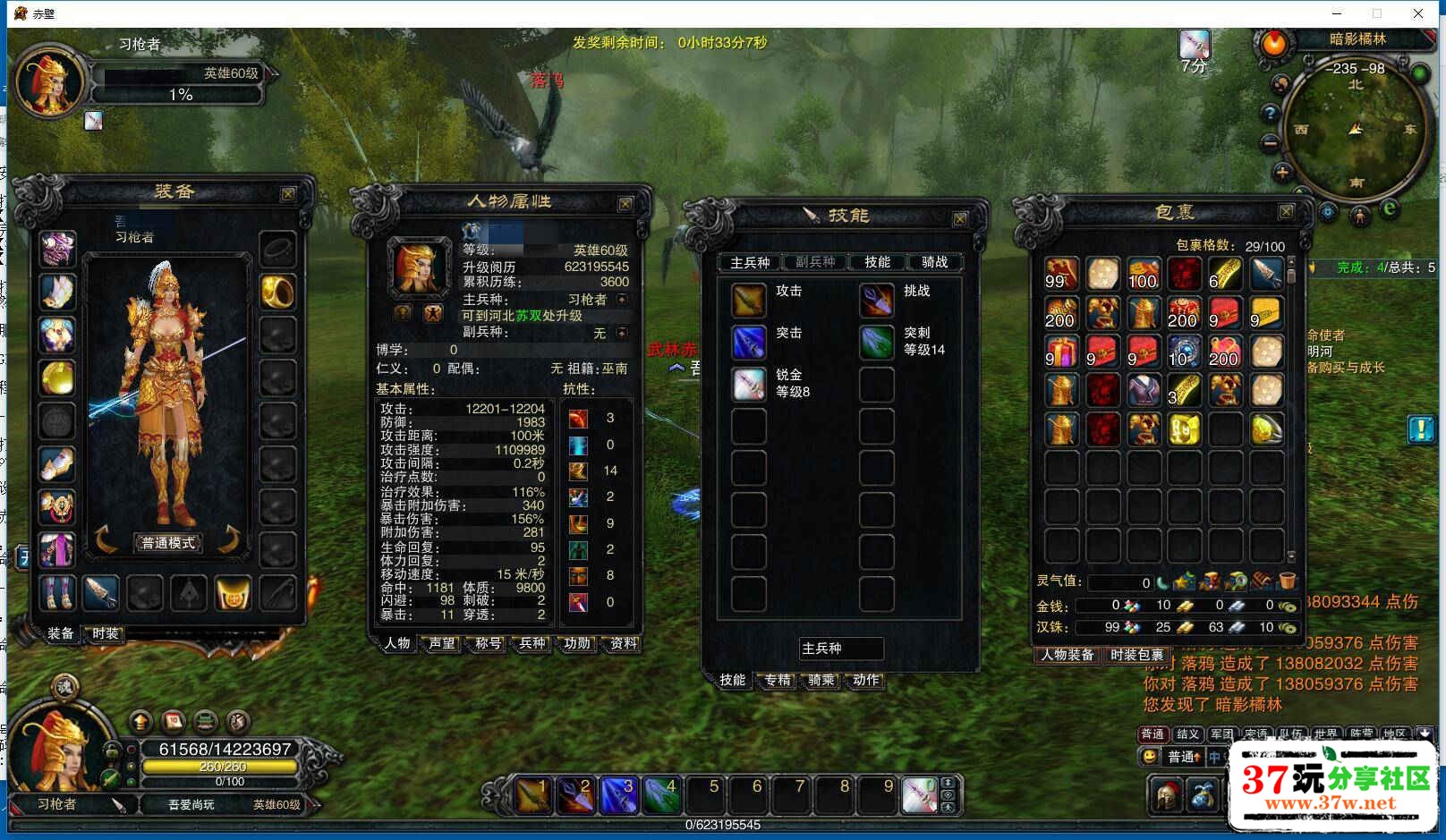The width and height of the screenshot is (1446, 840).
Task: Select the 突击 skill icon
Action: 748,344
